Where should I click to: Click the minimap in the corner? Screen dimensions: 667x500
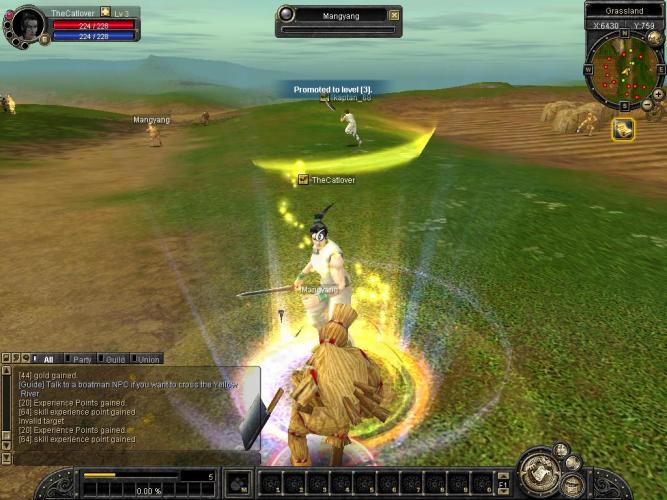[622, 70]
